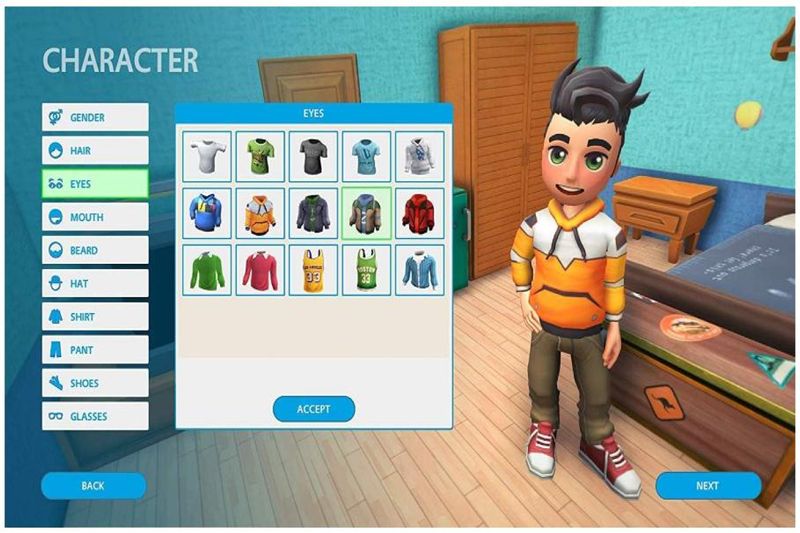800x533 pixels.
Task: Pick the red long-sleeve collared shirt
Action: [x=260, y=270]
